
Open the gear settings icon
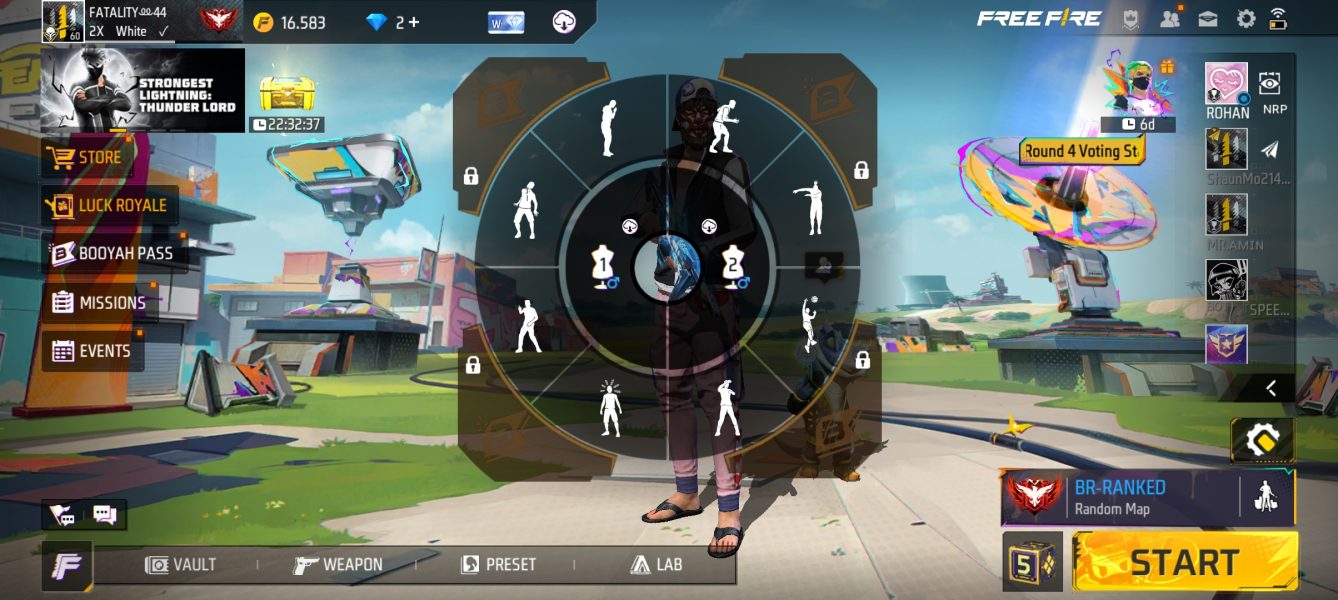[1246, 19]
